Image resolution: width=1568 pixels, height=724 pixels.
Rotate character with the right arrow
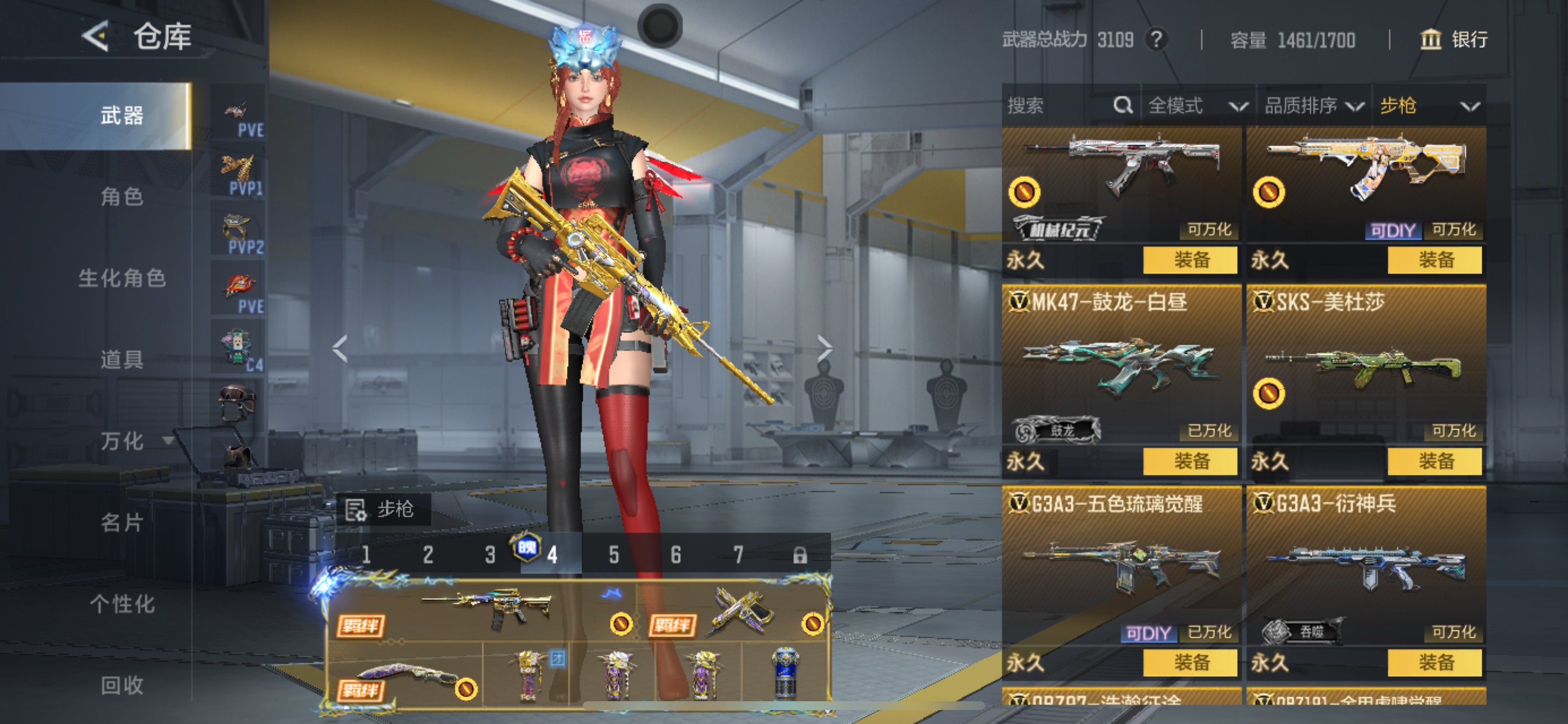[x=824, y=348]
